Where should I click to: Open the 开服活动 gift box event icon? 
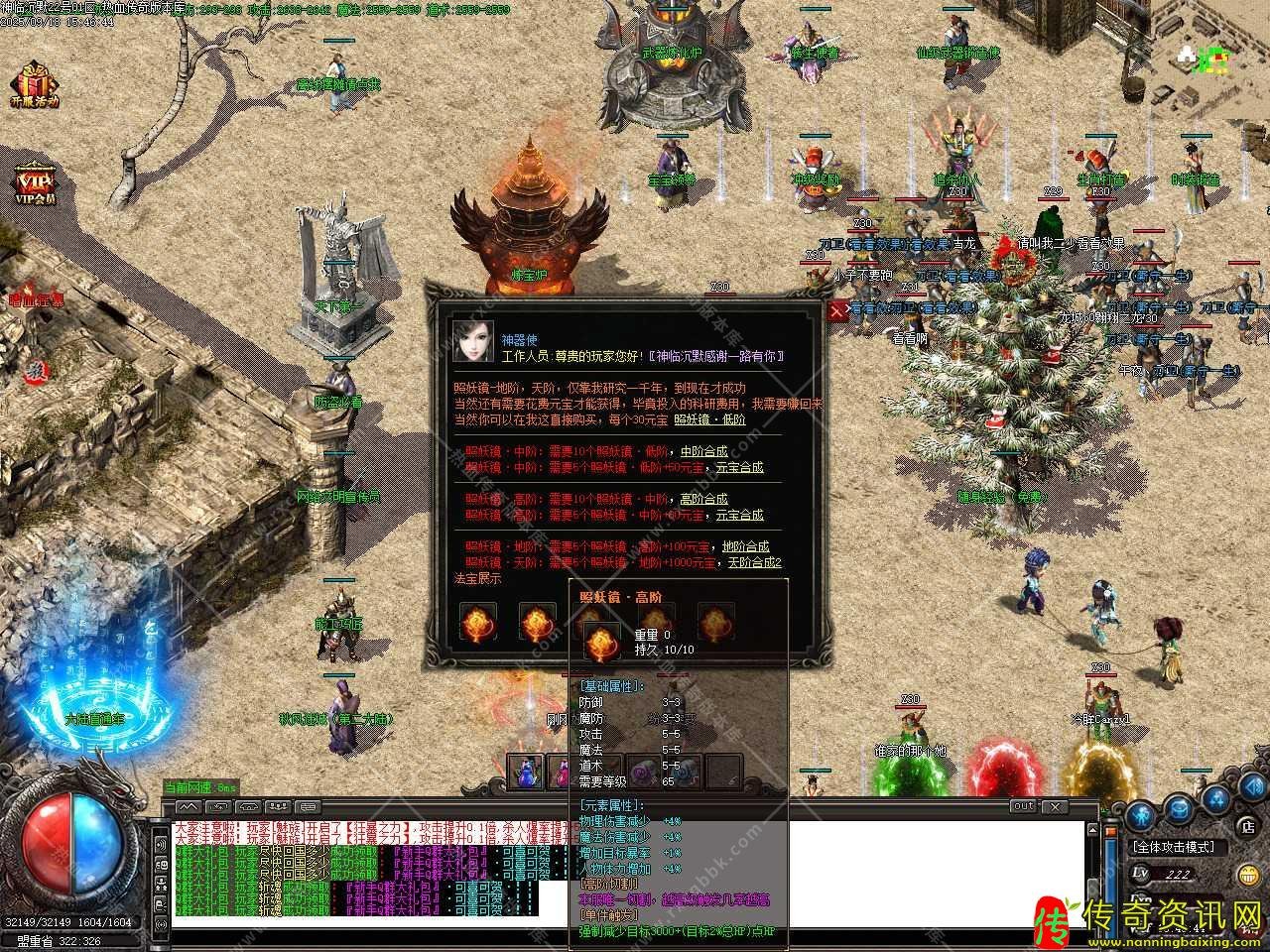tap(36, 84)
